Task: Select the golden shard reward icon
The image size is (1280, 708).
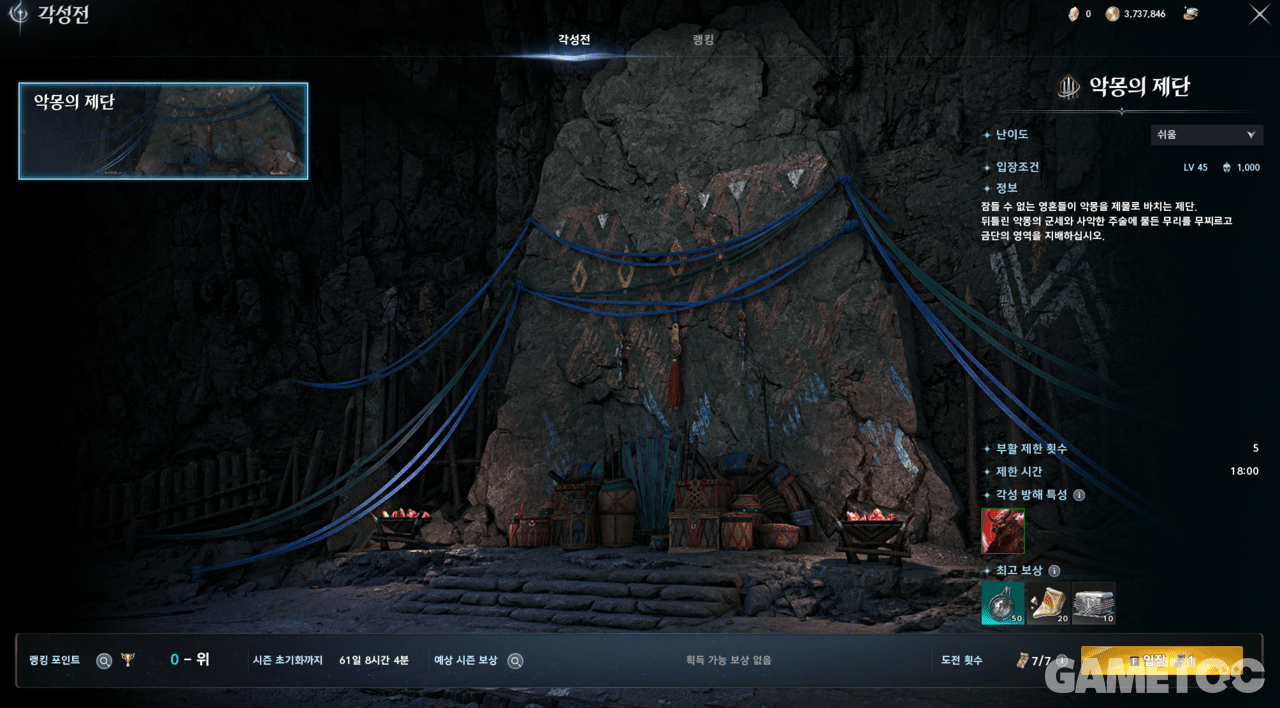Action: click(1049, 603)
